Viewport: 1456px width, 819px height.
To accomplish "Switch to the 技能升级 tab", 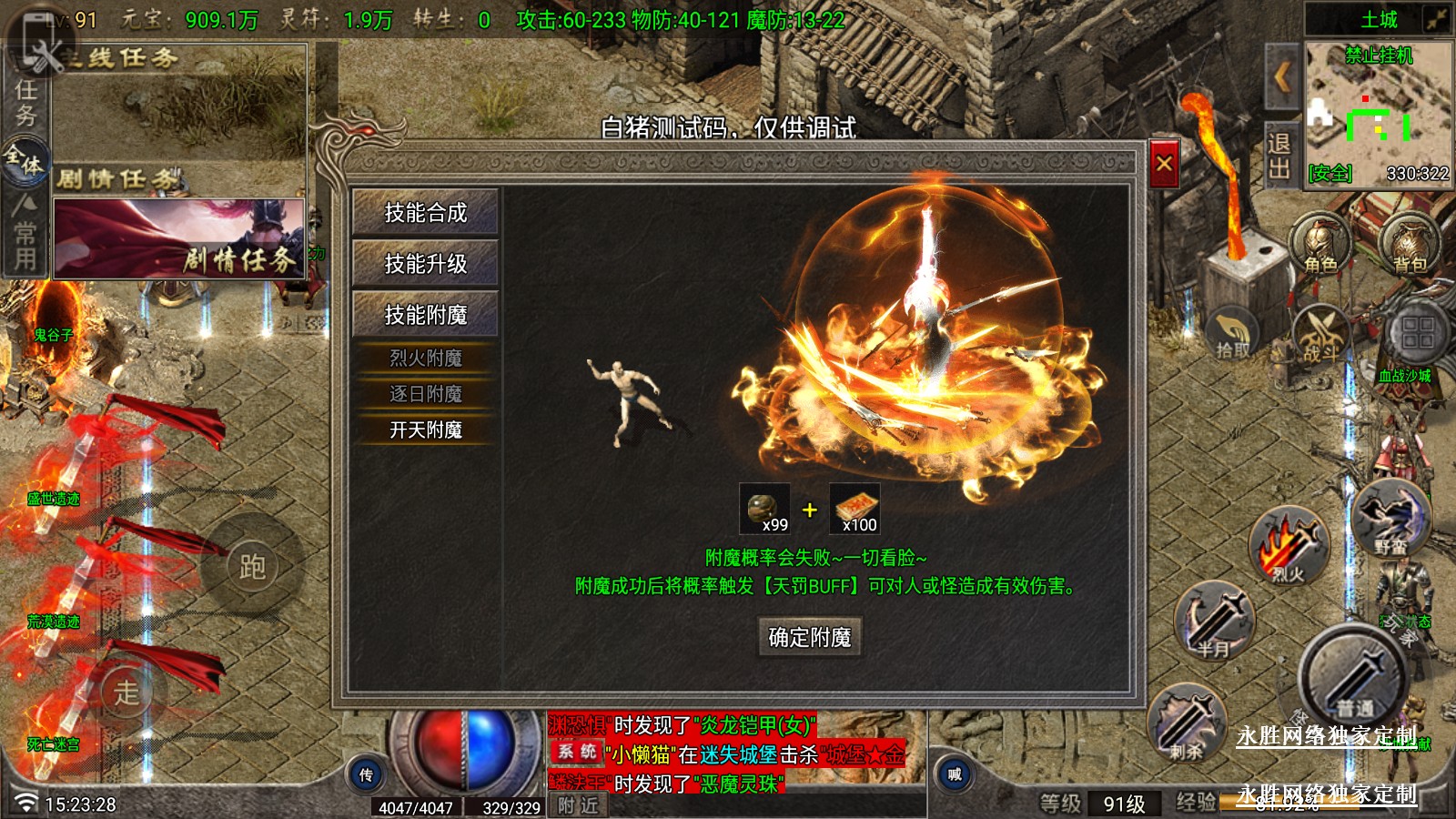I will click(425, 264).
